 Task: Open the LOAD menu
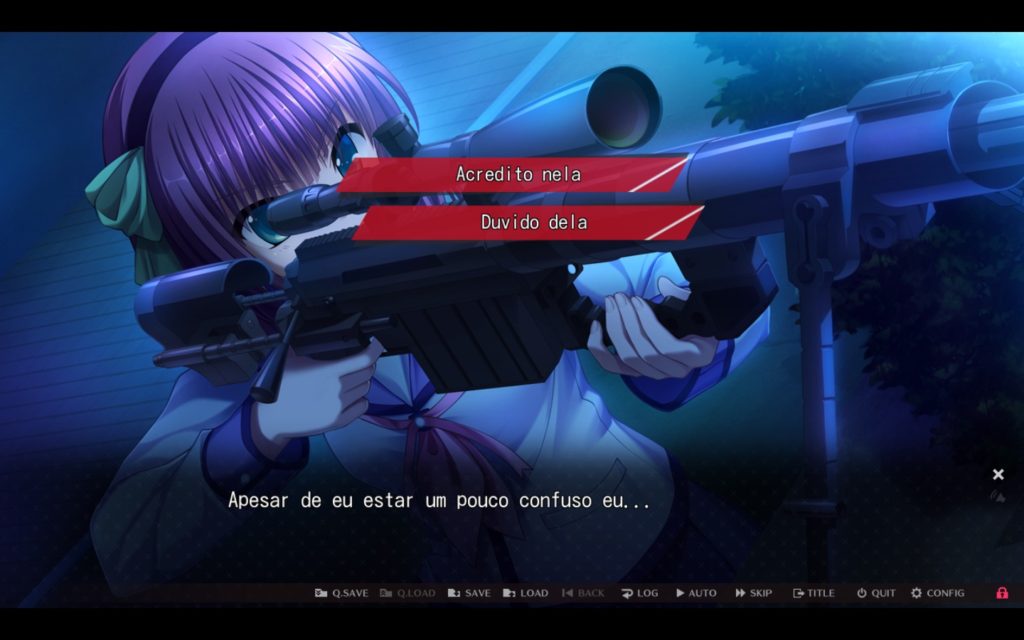point(525,593)
